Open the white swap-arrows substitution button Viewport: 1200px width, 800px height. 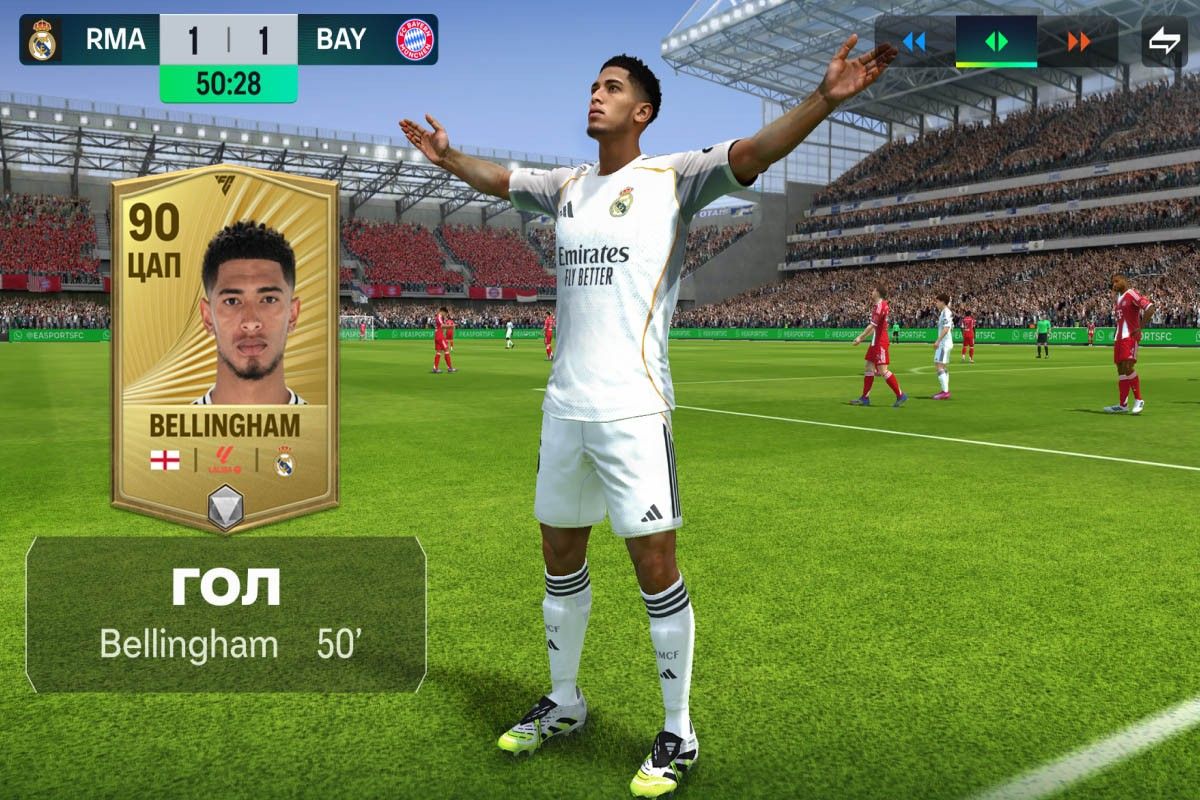click(x=1164, y=42)
